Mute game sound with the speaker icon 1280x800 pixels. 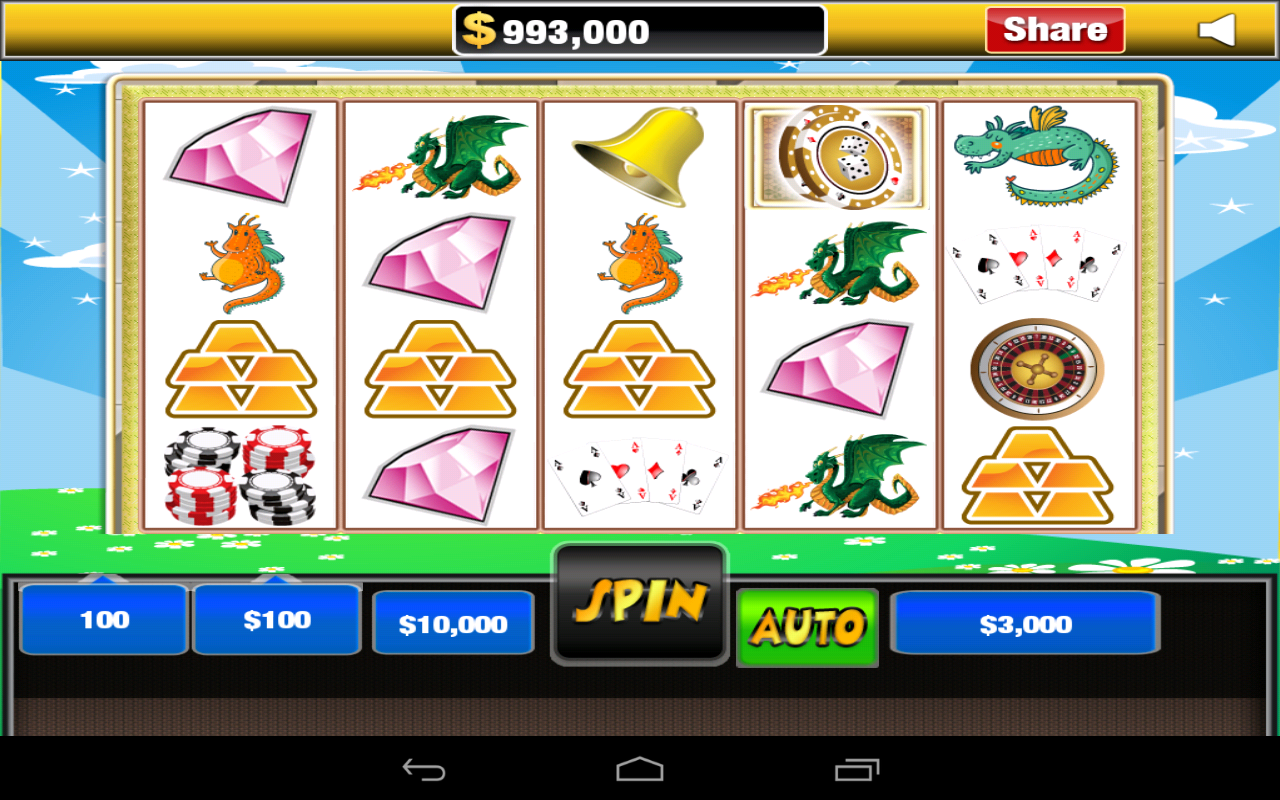(x=1218, y=30)
